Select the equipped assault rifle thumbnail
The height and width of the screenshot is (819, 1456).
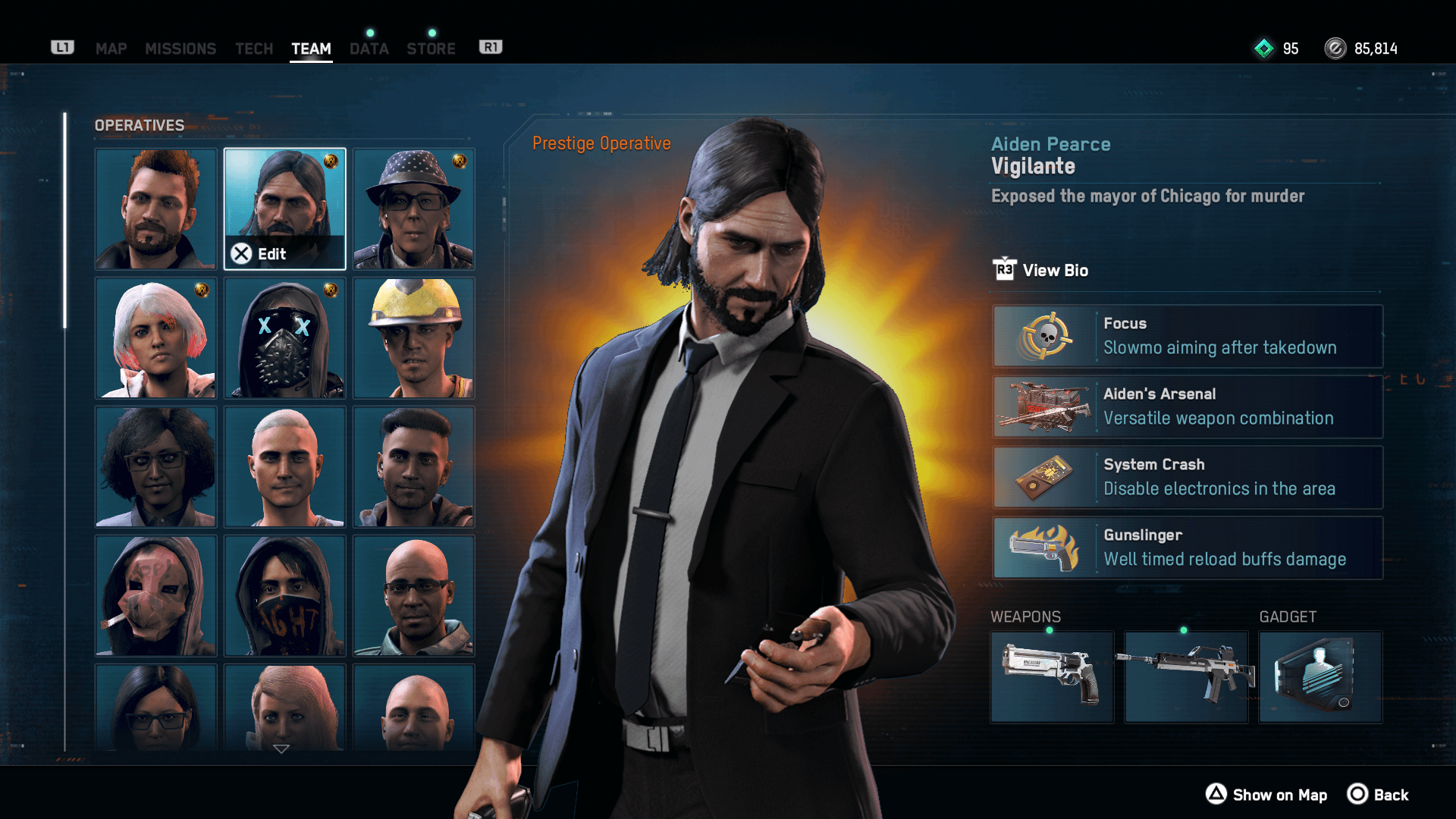1185,677
